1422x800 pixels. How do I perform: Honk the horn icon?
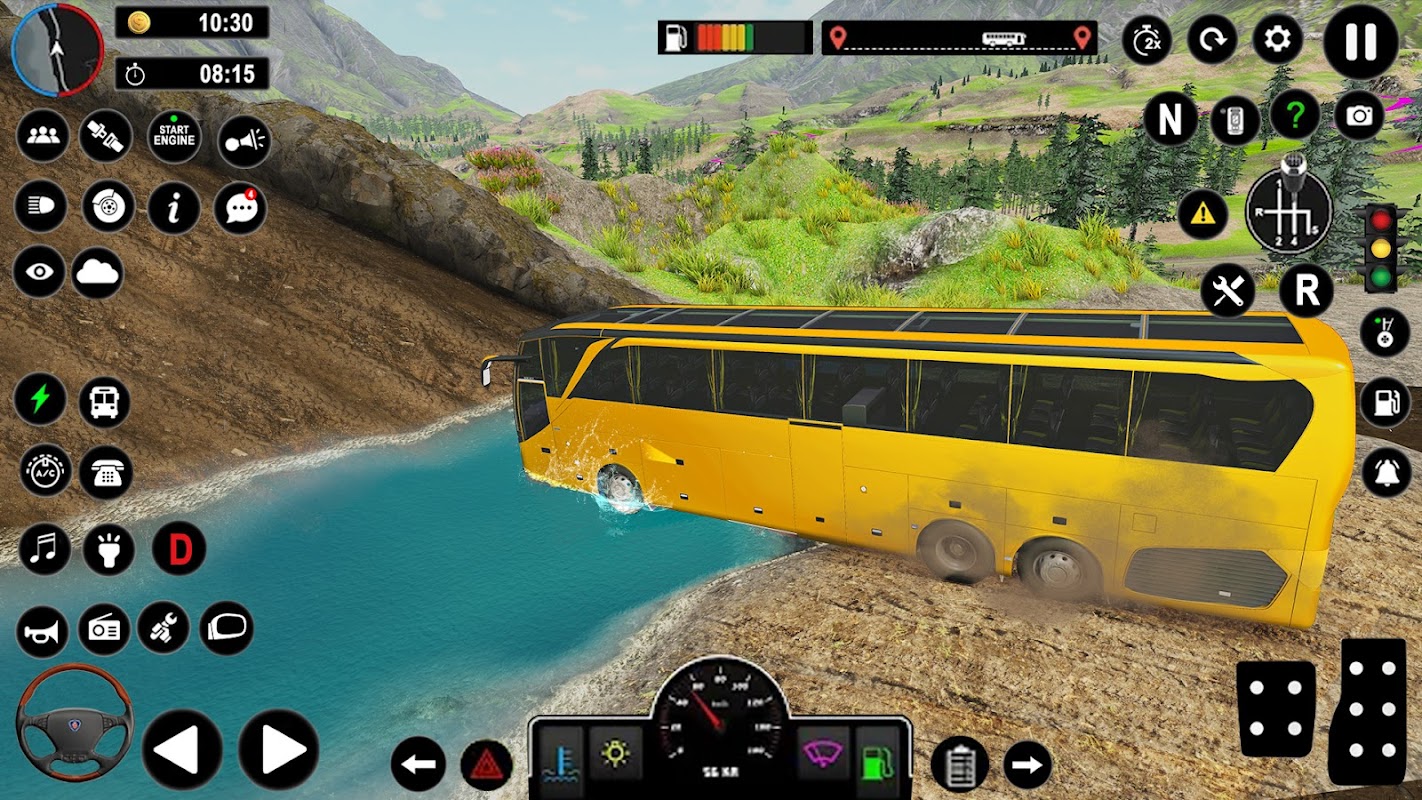point(42,630)
